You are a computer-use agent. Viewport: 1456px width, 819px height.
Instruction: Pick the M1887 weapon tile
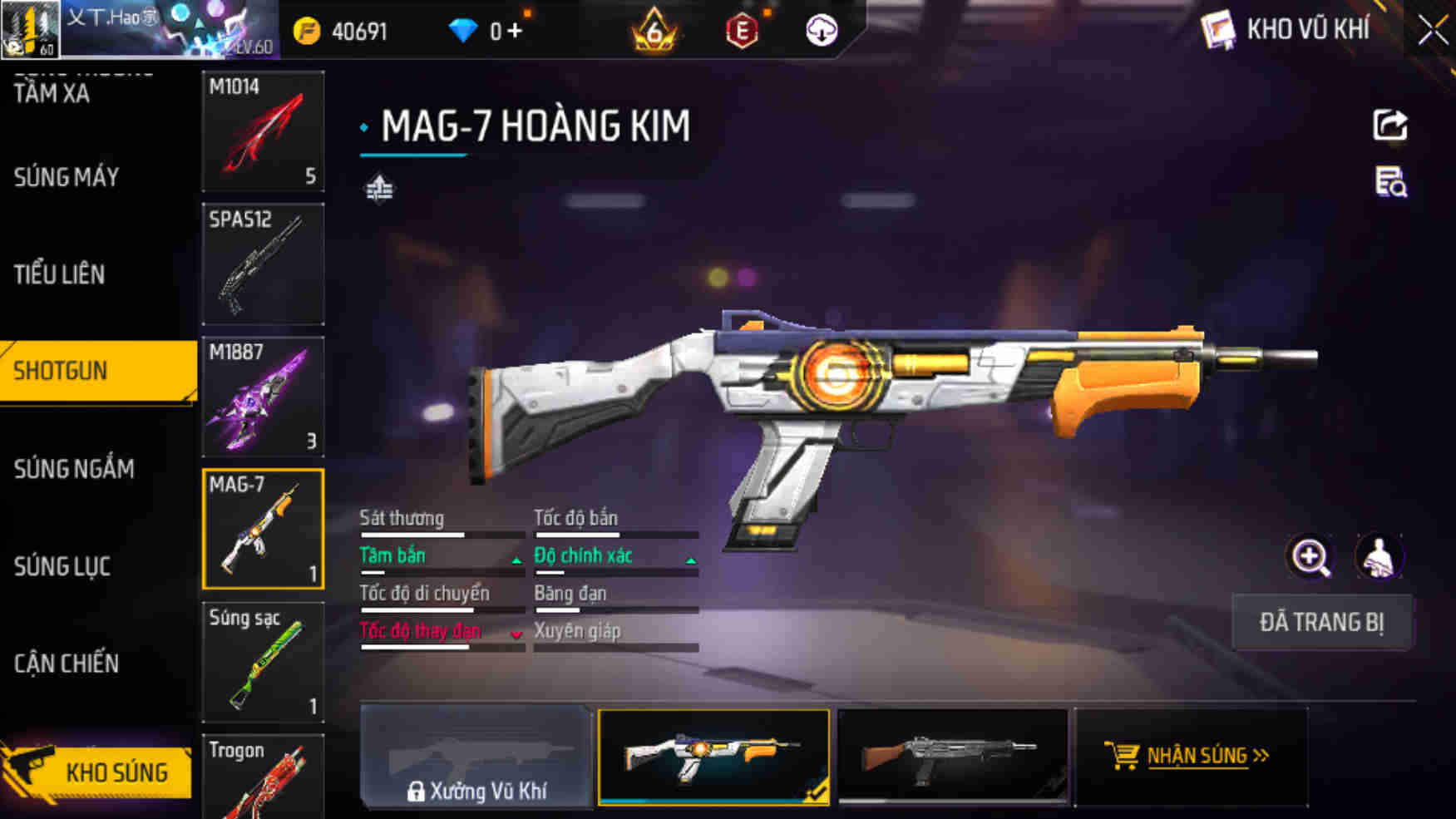tap(263, 397)
